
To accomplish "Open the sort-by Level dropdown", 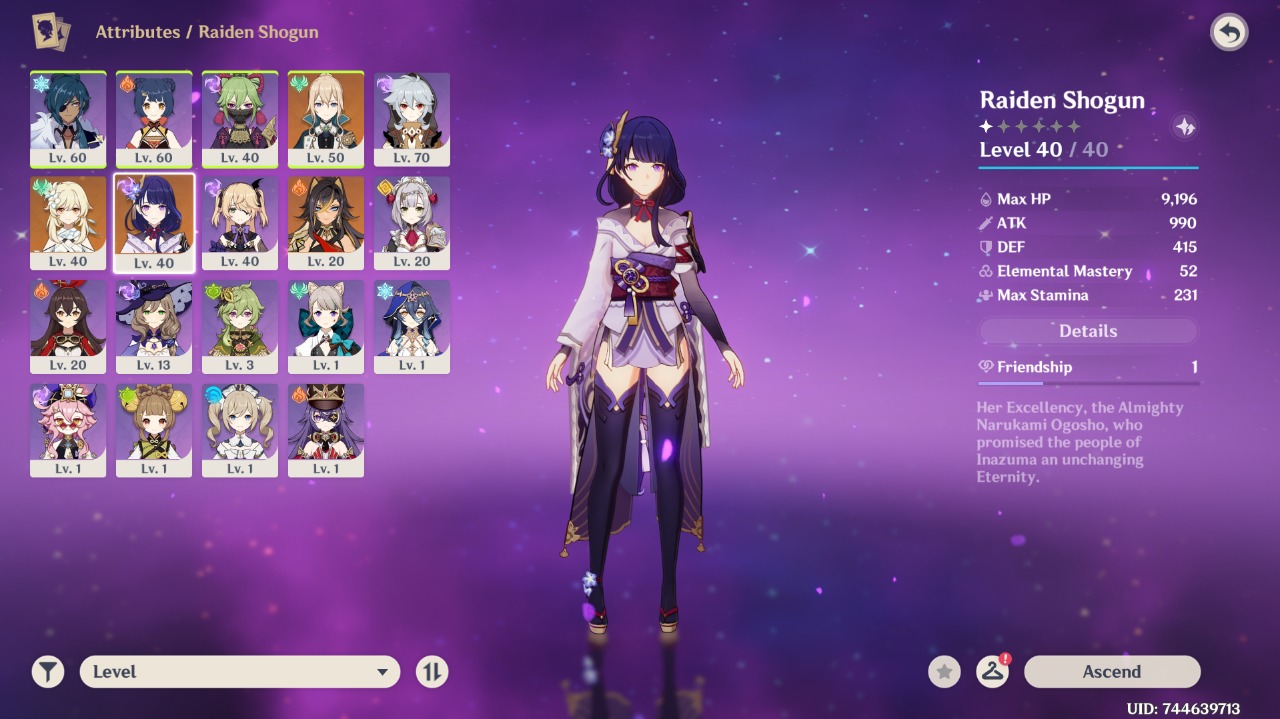I will point(240,672).
